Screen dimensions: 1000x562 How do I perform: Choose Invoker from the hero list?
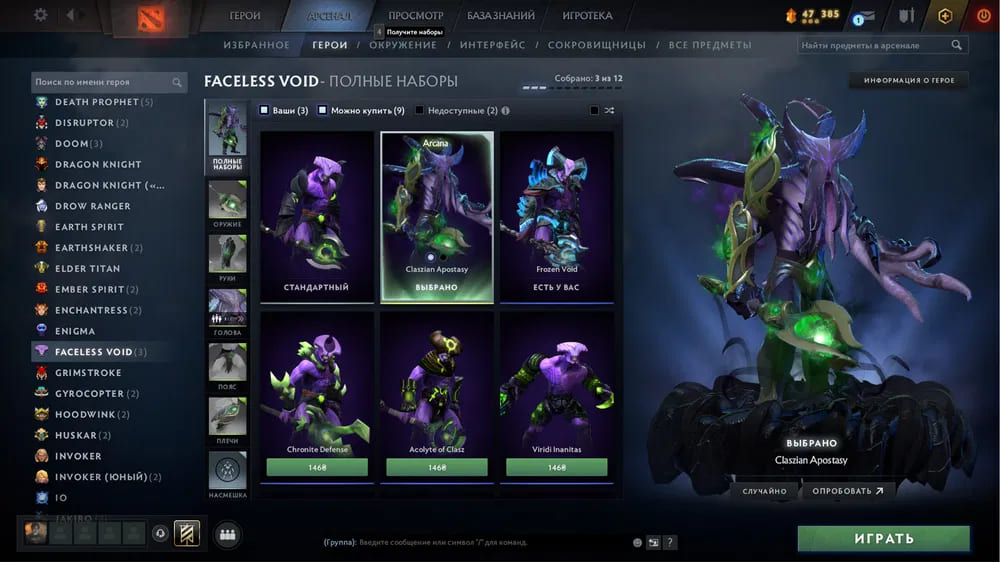click(78, 456)
